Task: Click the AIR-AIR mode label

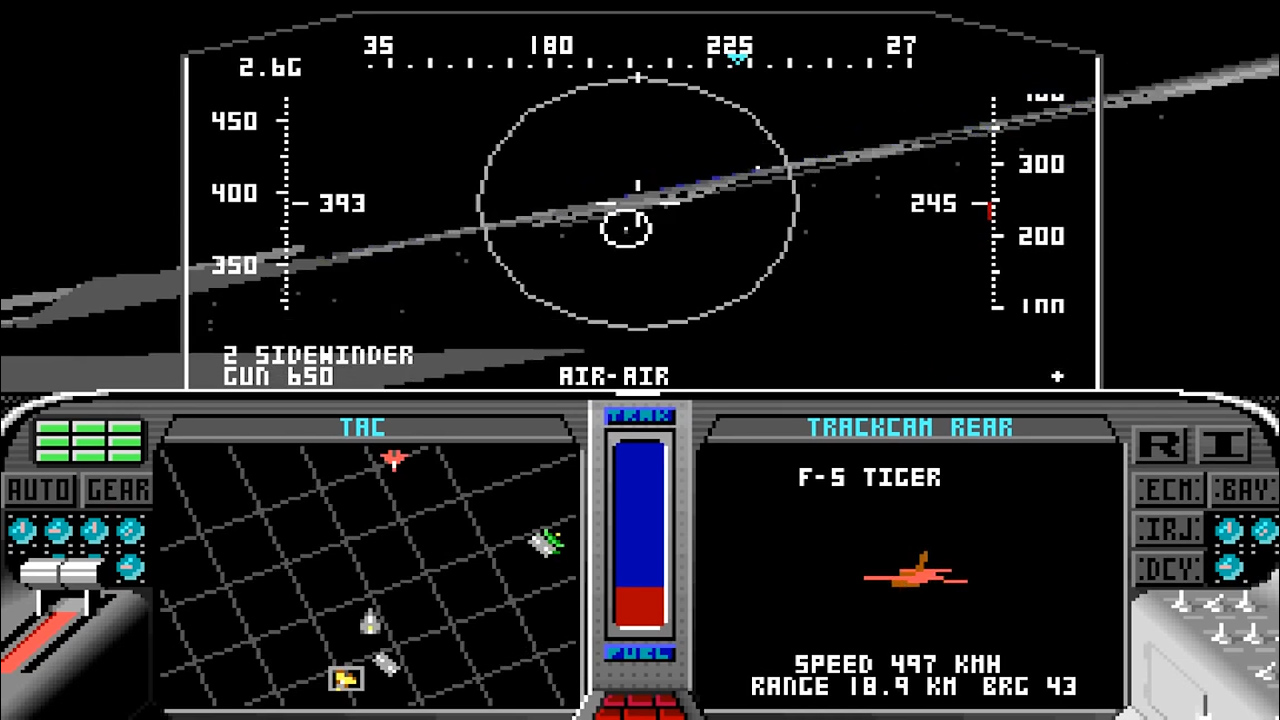Action: pos(615,377)
